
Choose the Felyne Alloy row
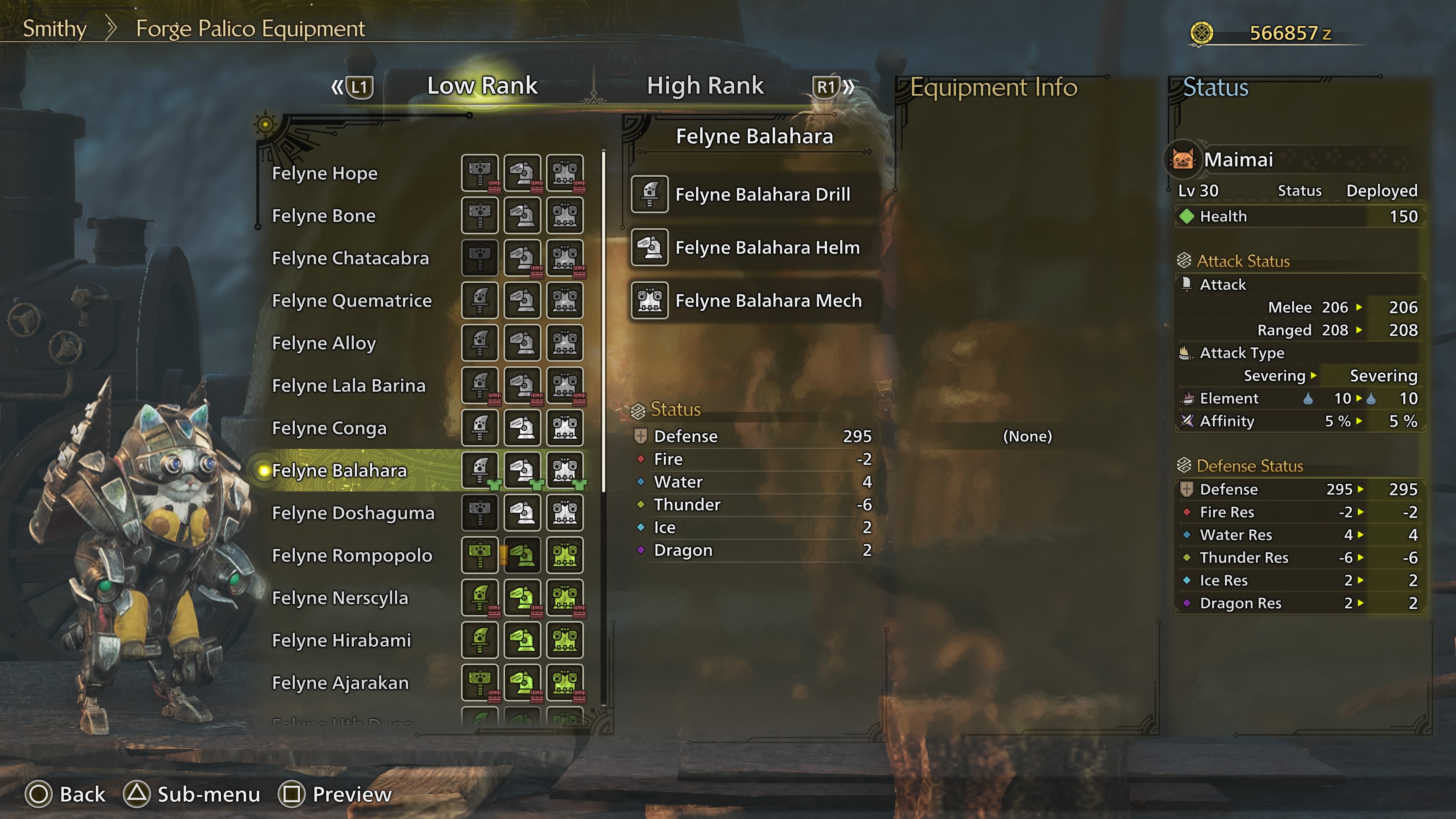pos(324,343)
